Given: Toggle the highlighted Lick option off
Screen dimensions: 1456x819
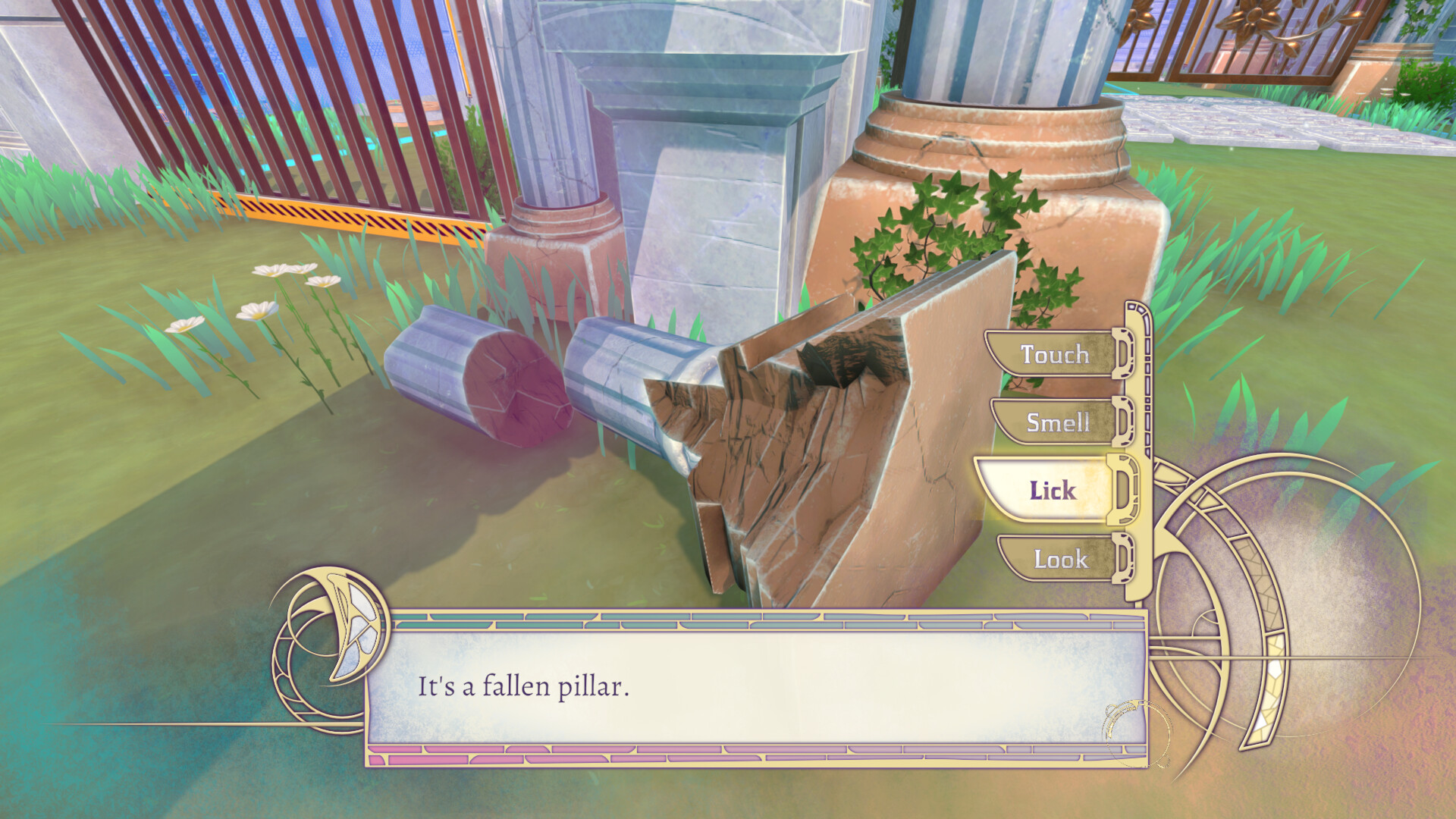Looking at the screenshot, I should click(1054, 491).
